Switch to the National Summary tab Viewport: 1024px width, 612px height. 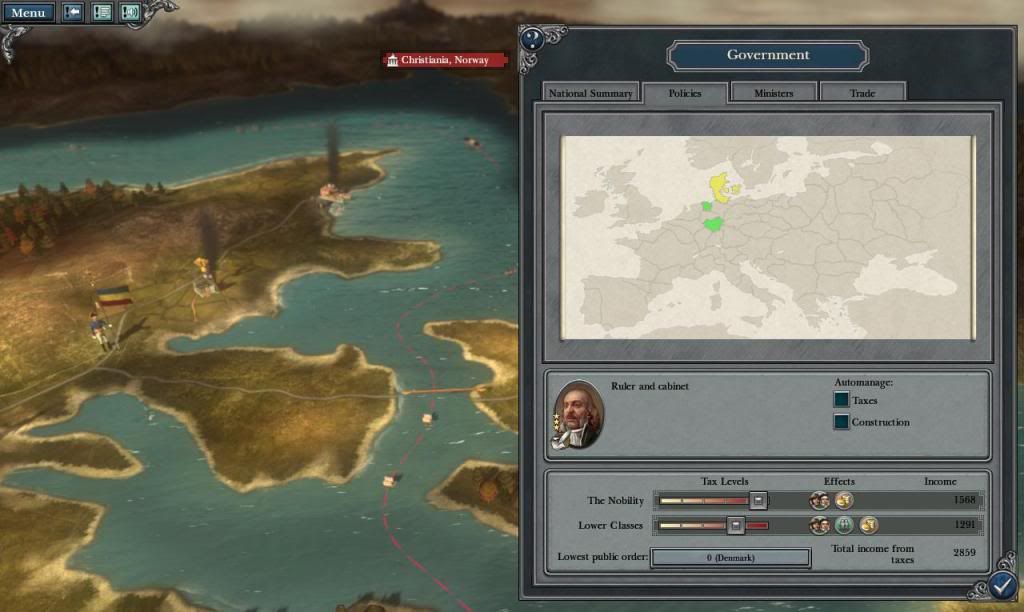(591, 93)
